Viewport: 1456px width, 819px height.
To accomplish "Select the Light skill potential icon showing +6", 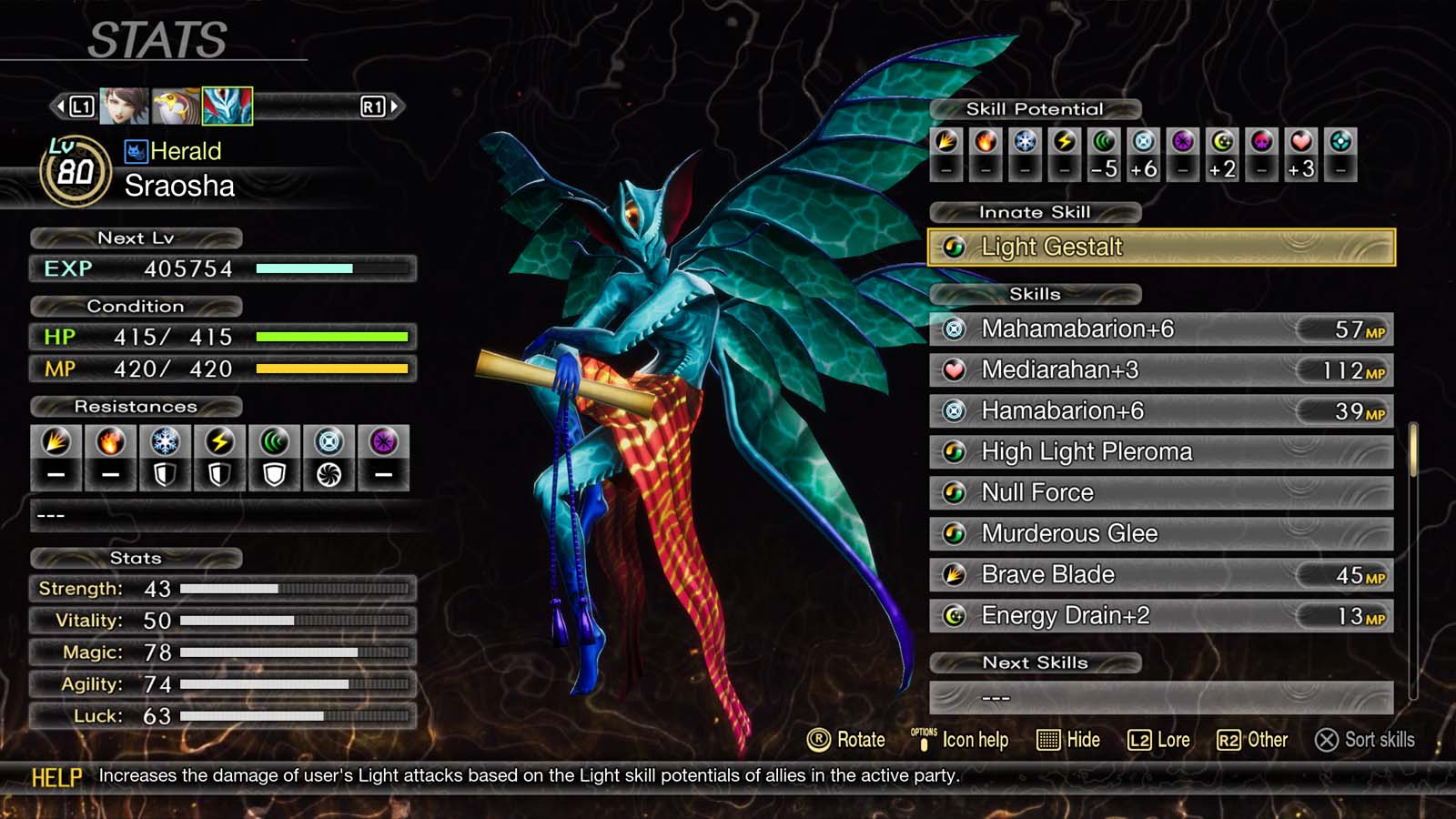I will [1143, 143].
